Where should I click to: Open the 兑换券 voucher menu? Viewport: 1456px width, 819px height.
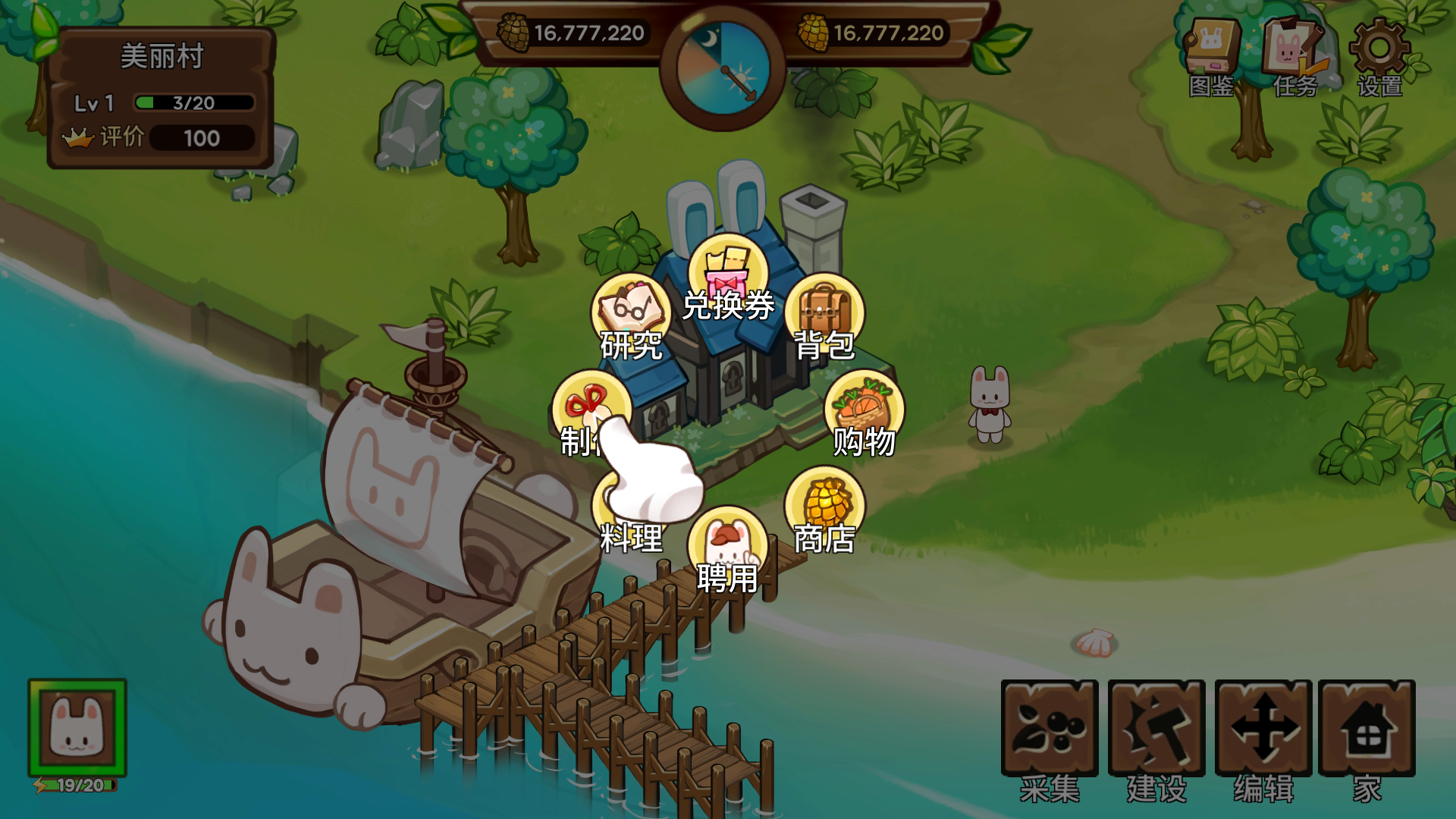(728, 277)
